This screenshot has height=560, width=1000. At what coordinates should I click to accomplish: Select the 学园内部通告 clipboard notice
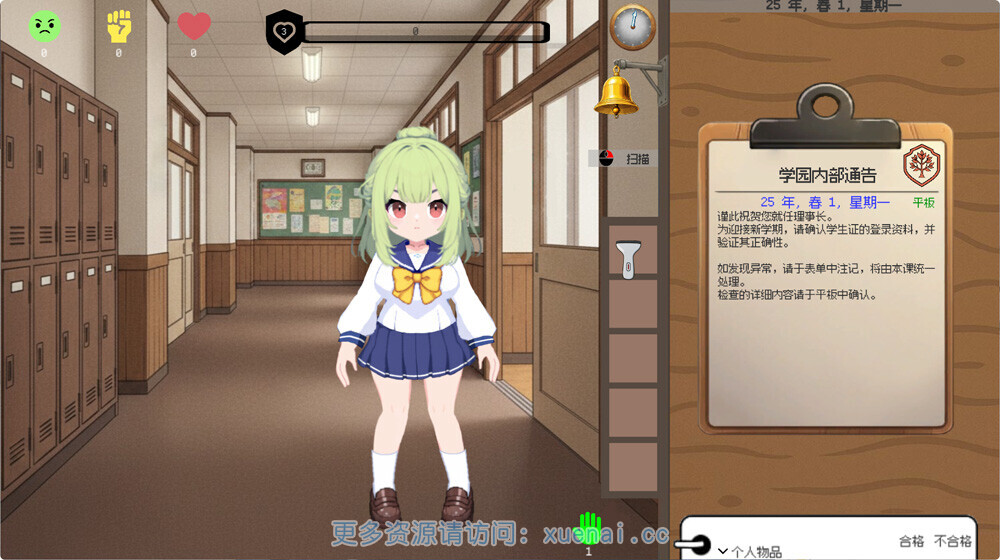[x=827, y=176]
